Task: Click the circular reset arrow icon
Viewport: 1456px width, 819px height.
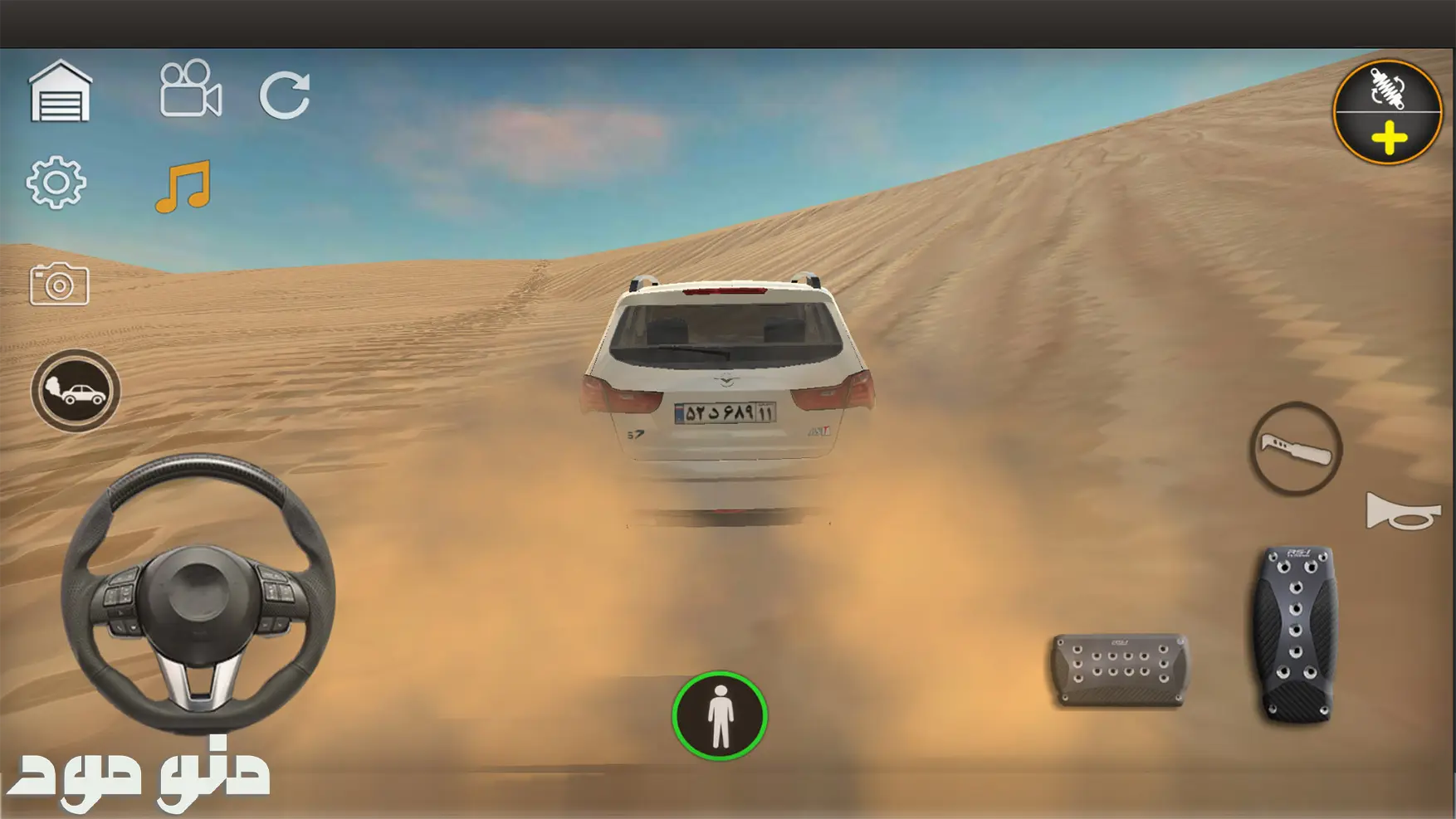Action: pyautogui.click(x=285, y=95)
